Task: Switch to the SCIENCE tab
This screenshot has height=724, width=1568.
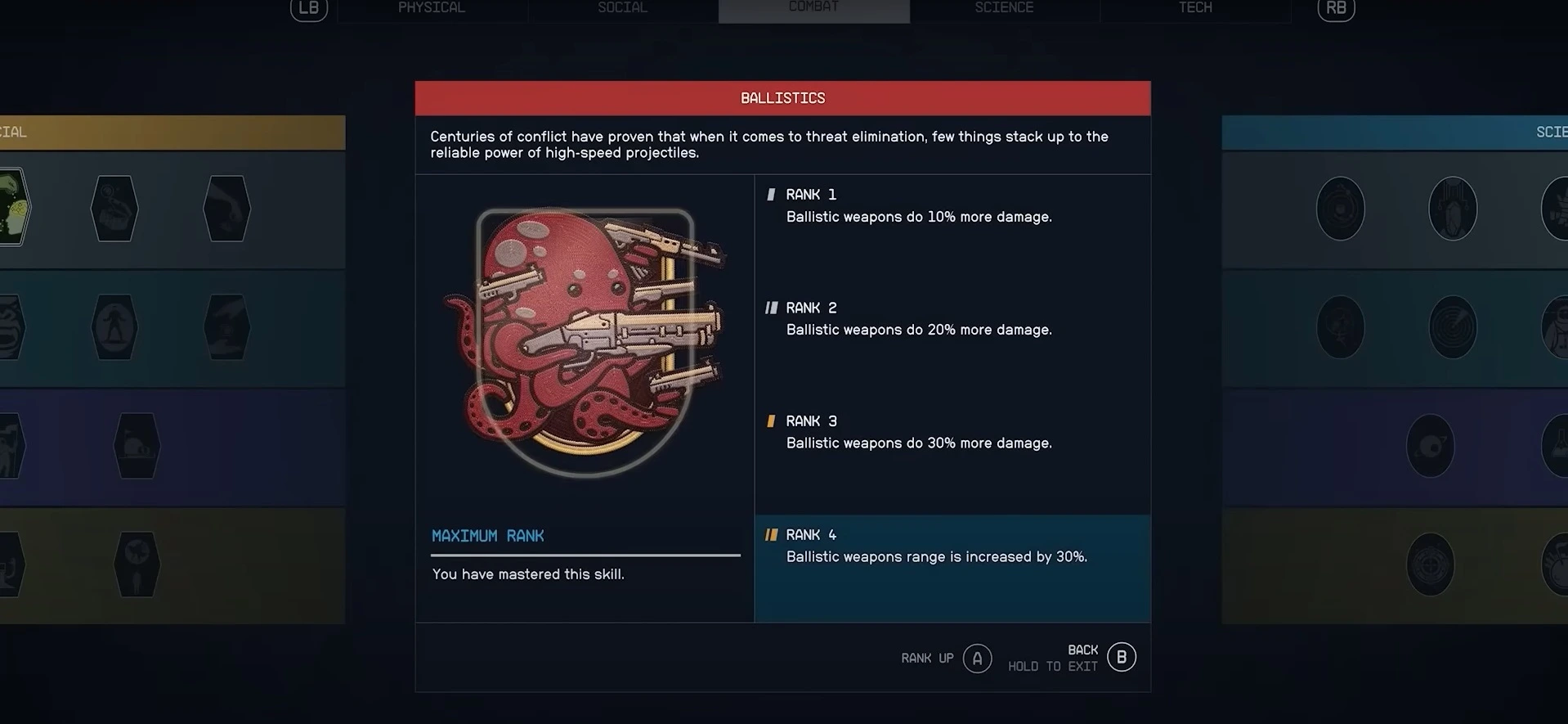Action: tap(1003, 8)
